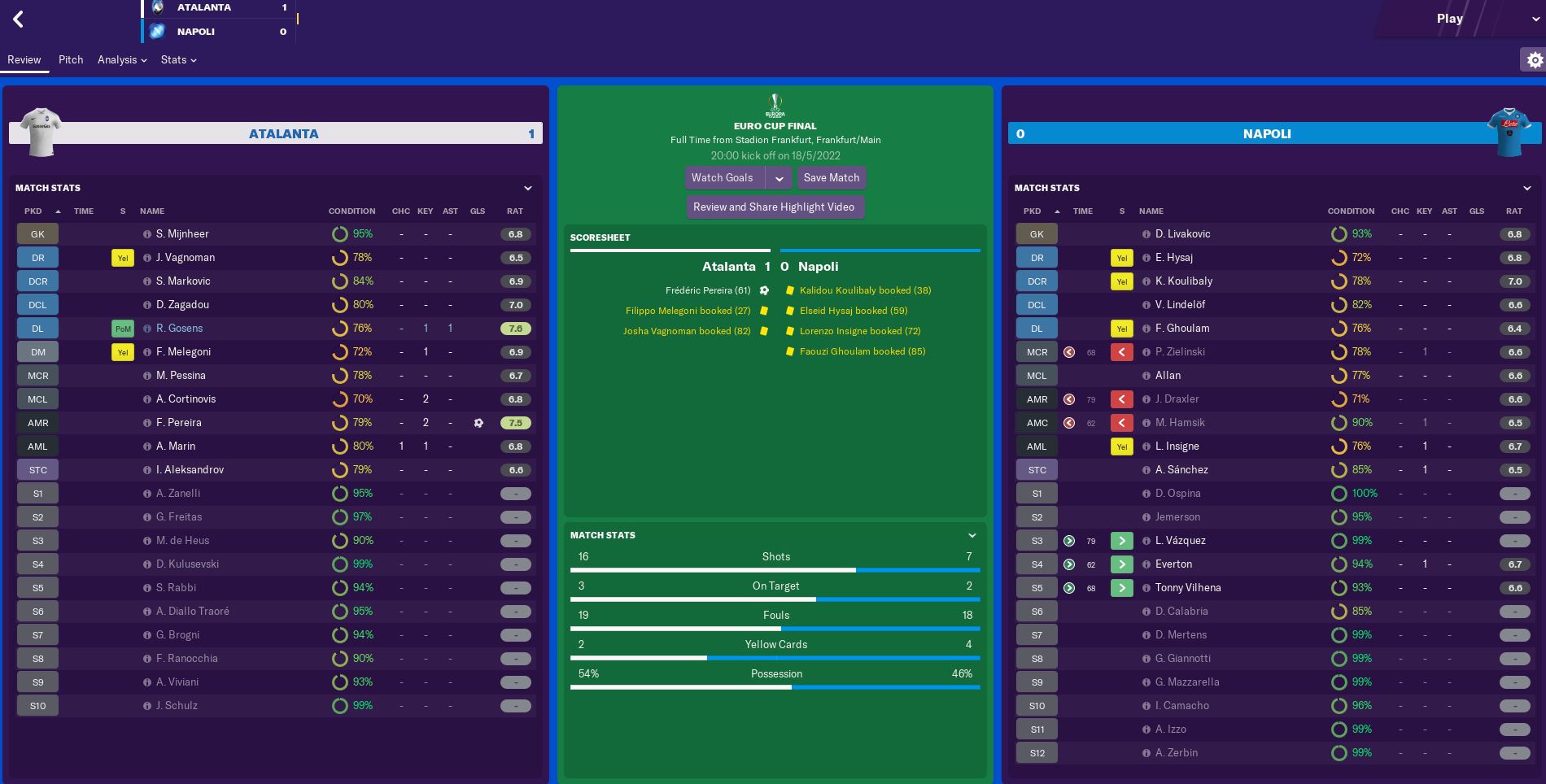Click the possession percentage bar
Viewport: 1546px width, 784px height.
pyautogui.click(x=775, y=687)
